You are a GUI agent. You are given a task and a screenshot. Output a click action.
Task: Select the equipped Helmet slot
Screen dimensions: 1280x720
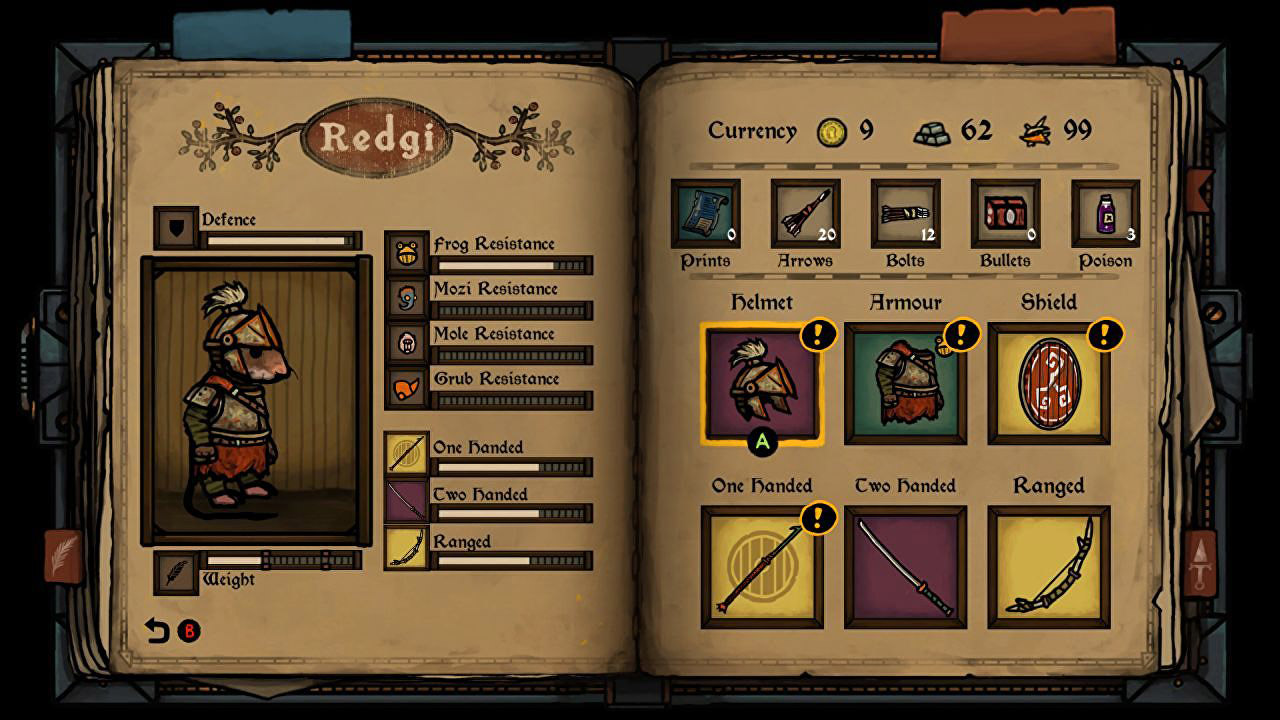pyautogui.click(x=762, y=383)
